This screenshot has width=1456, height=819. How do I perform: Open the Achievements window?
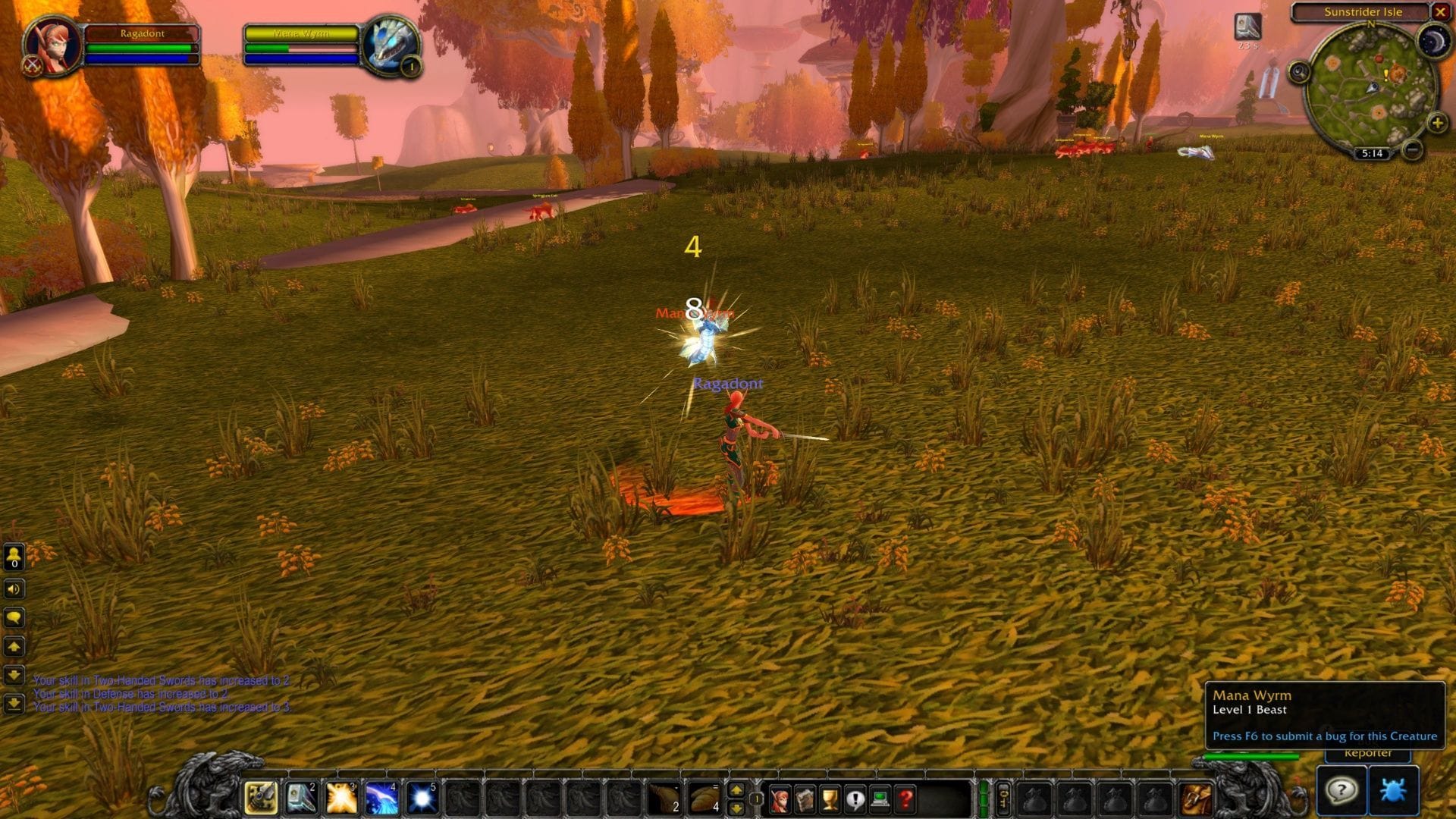coord(830,799)
